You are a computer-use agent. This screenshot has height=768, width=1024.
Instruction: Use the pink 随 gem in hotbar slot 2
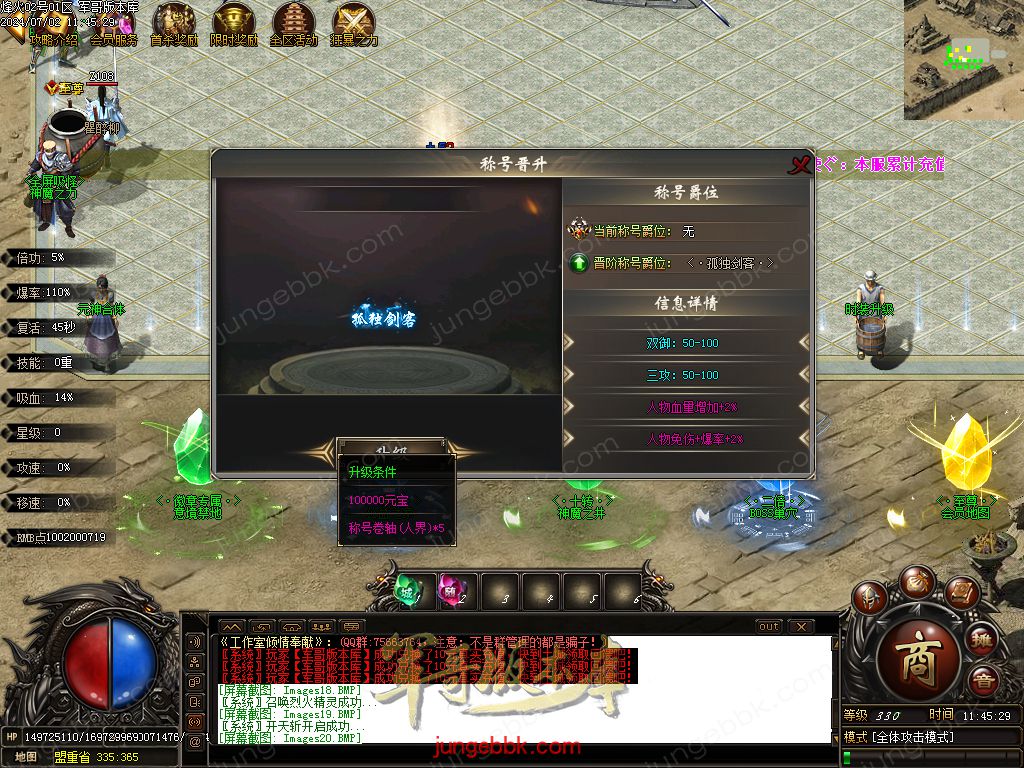(455, 591)
